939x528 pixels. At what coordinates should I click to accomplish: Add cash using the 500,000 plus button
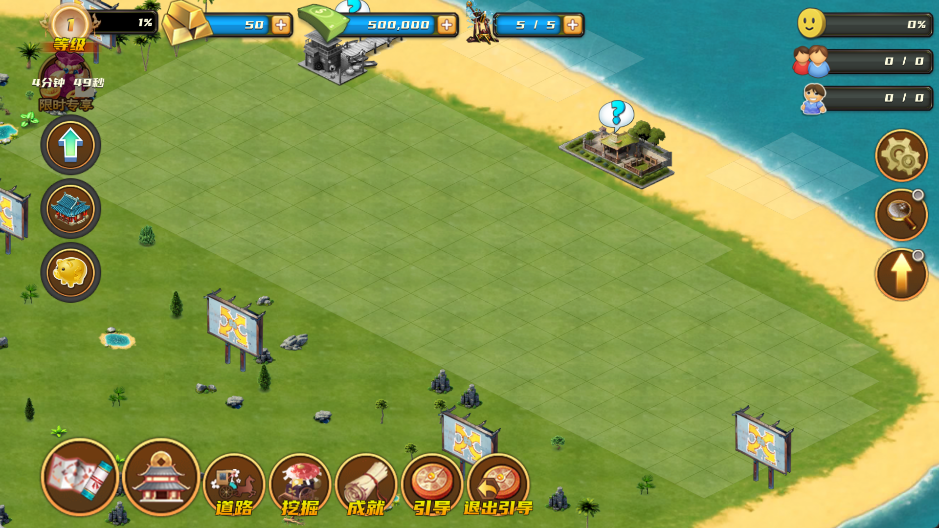click(446, 24)
